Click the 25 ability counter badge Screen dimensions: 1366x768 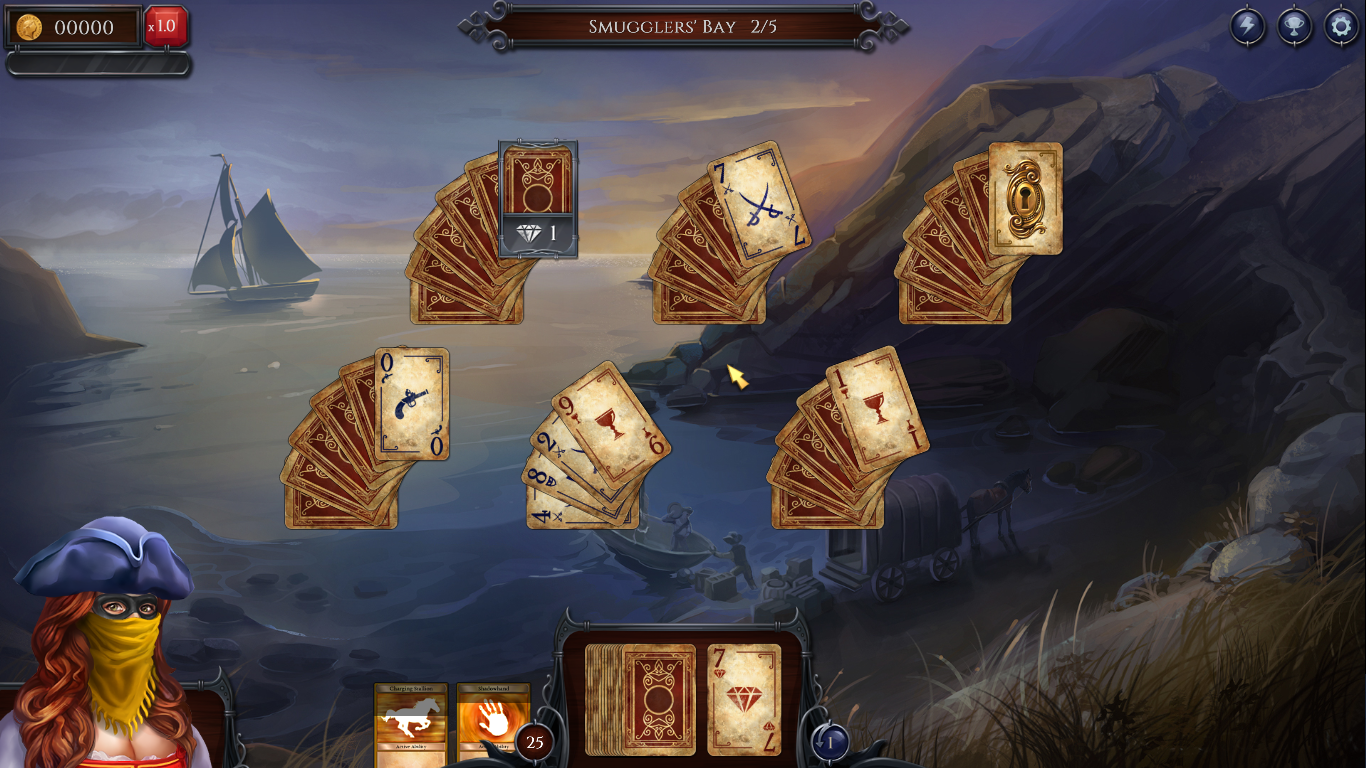[x=532, y=742]
